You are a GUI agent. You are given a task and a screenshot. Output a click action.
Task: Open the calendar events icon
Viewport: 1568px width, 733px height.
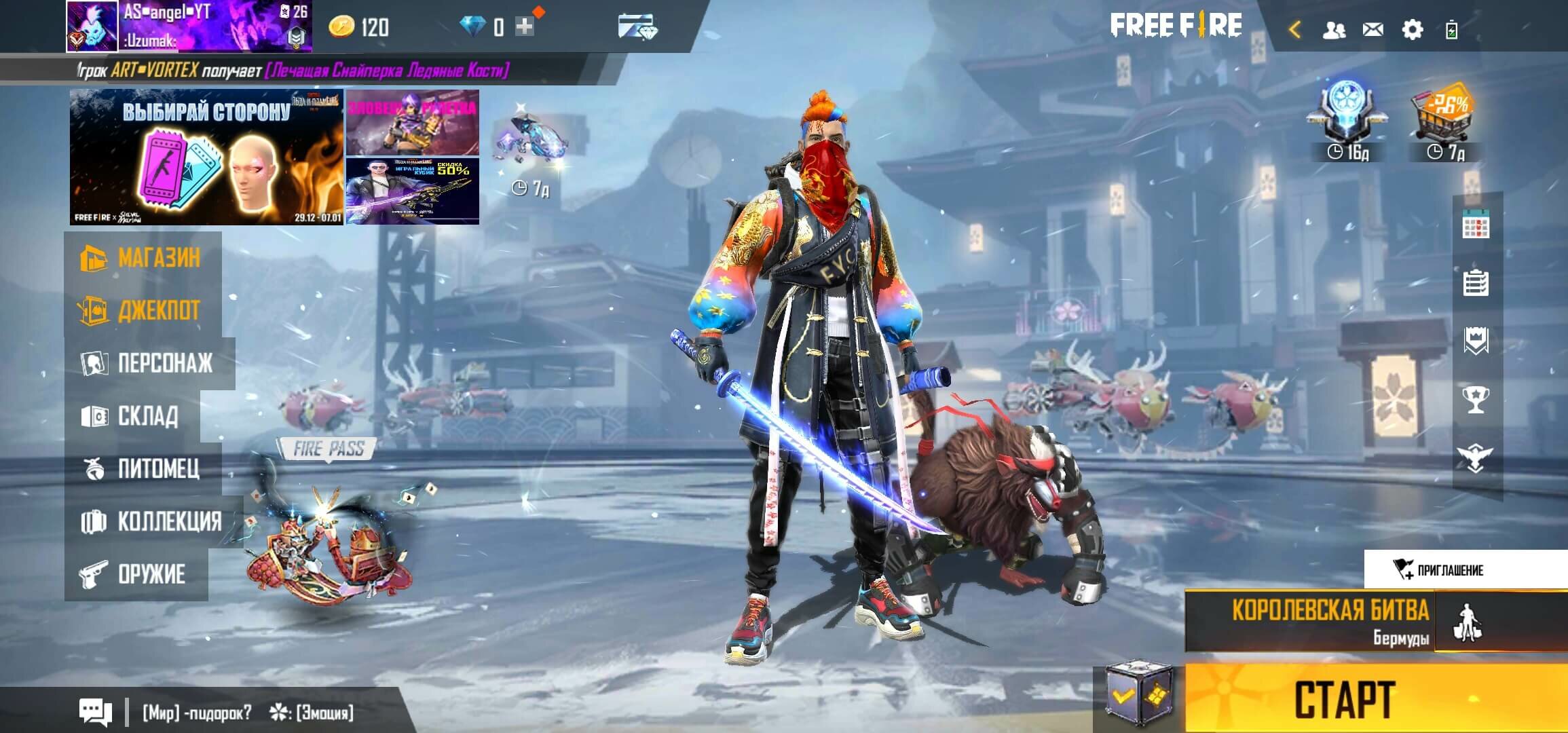pos(1476,227)
